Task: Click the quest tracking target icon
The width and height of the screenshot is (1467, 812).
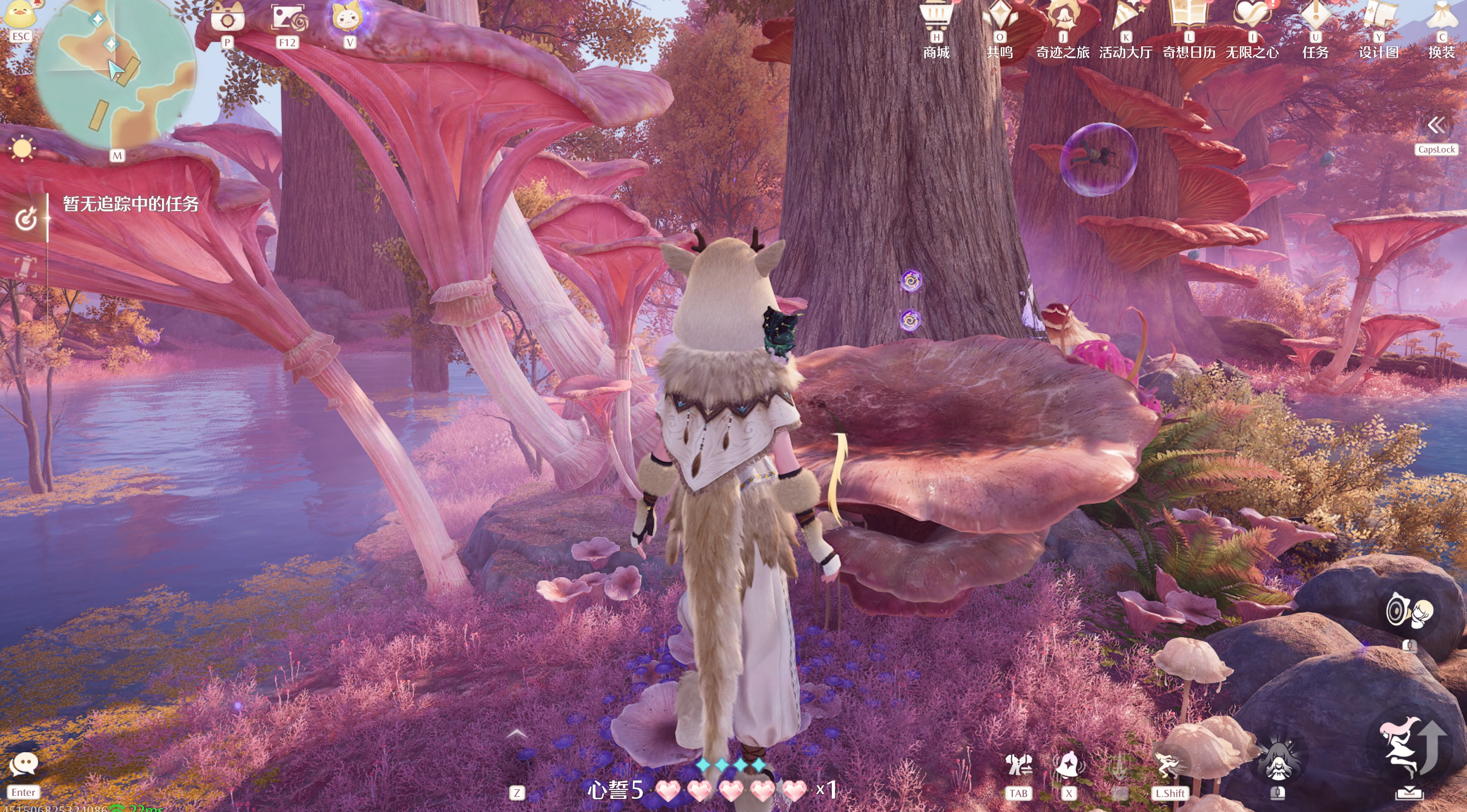Action: coord(26,219)
